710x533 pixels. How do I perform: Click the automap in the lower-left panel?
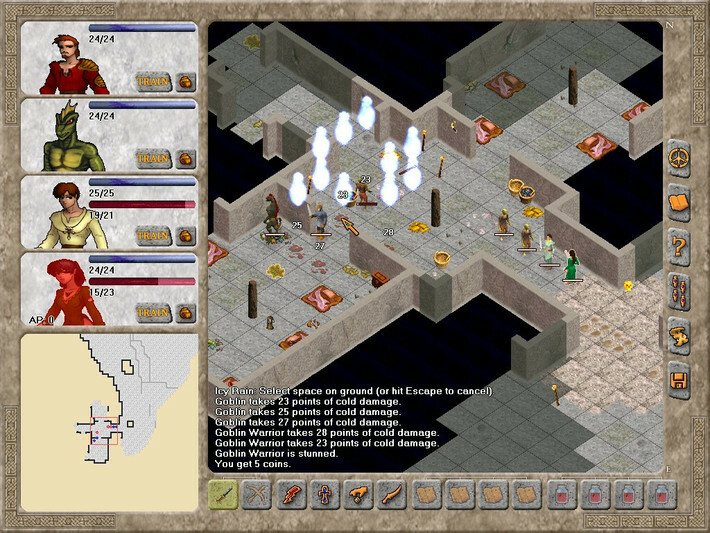109,410
